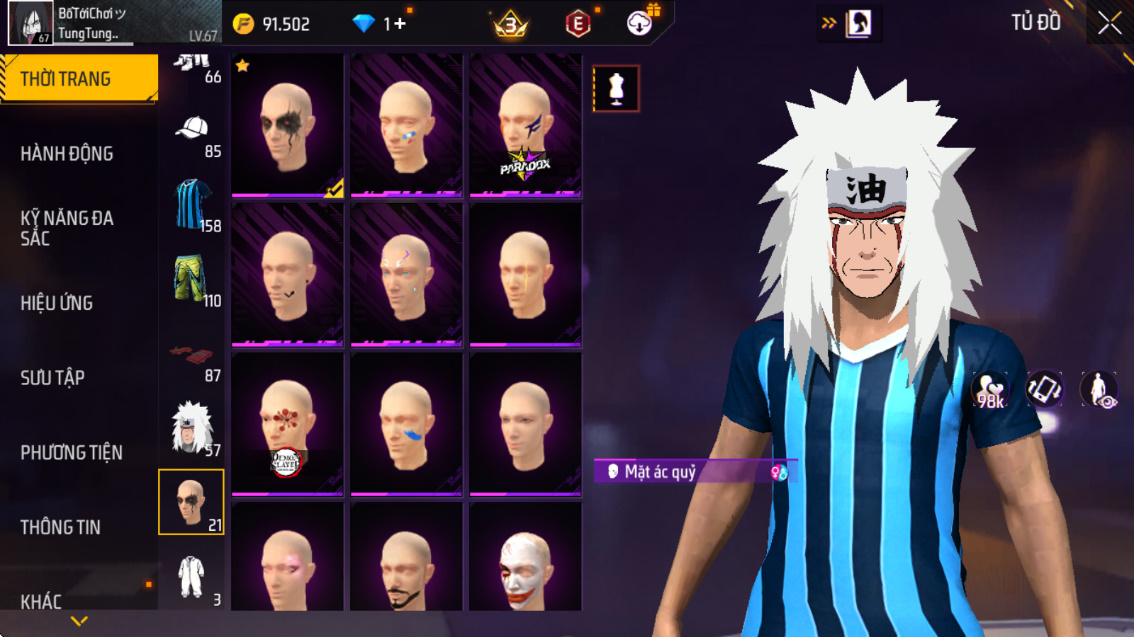1134x637 pixels.
Task: Switch to the Hành Động tab
Action: tap(67, 153)
